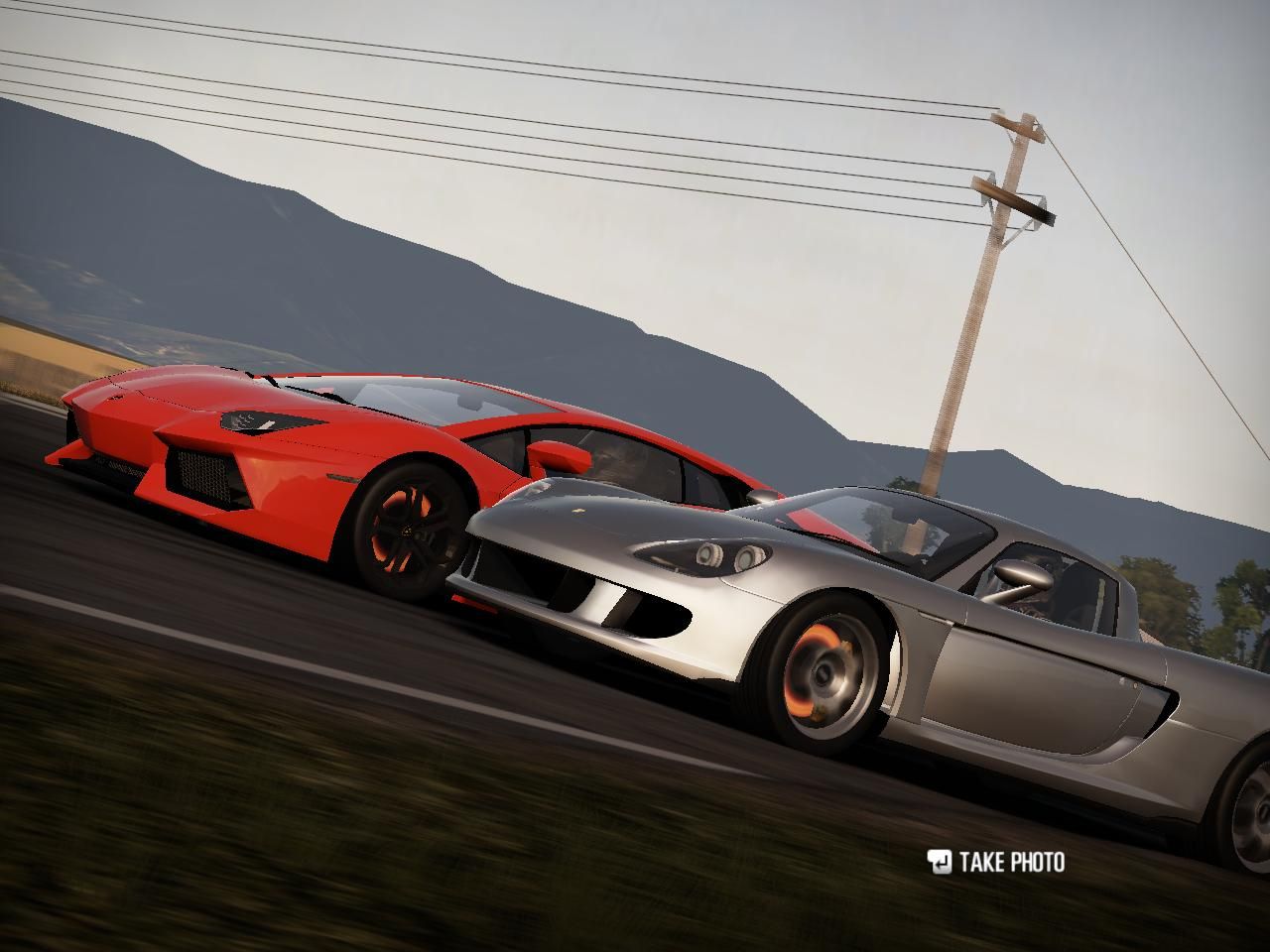The image size is (1270, 952).
Task: Click the Take Photo button
Action: pyautogui.click(x=996, y=862)
